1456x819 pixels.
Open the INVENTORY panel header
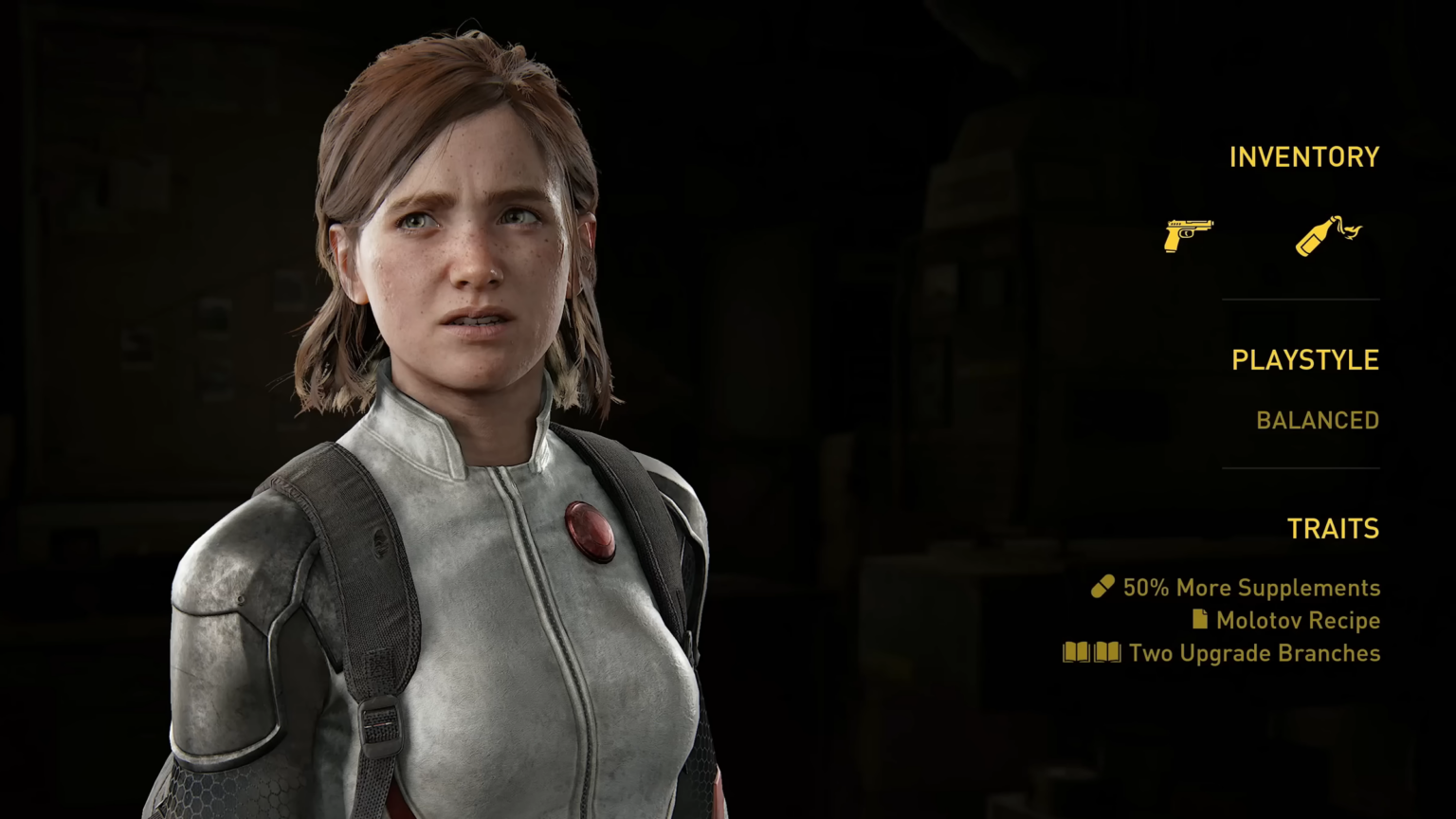point(1304,156)
